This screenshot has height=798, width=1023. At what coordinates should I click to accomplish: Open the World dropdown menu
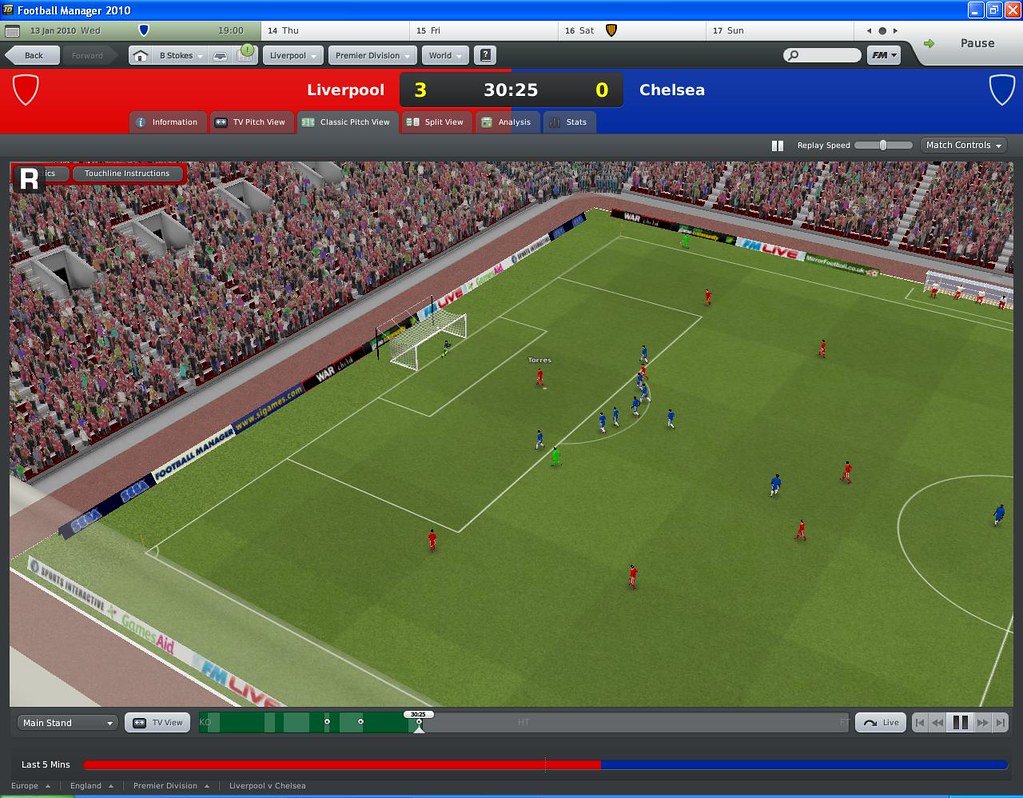click(445, 56)
